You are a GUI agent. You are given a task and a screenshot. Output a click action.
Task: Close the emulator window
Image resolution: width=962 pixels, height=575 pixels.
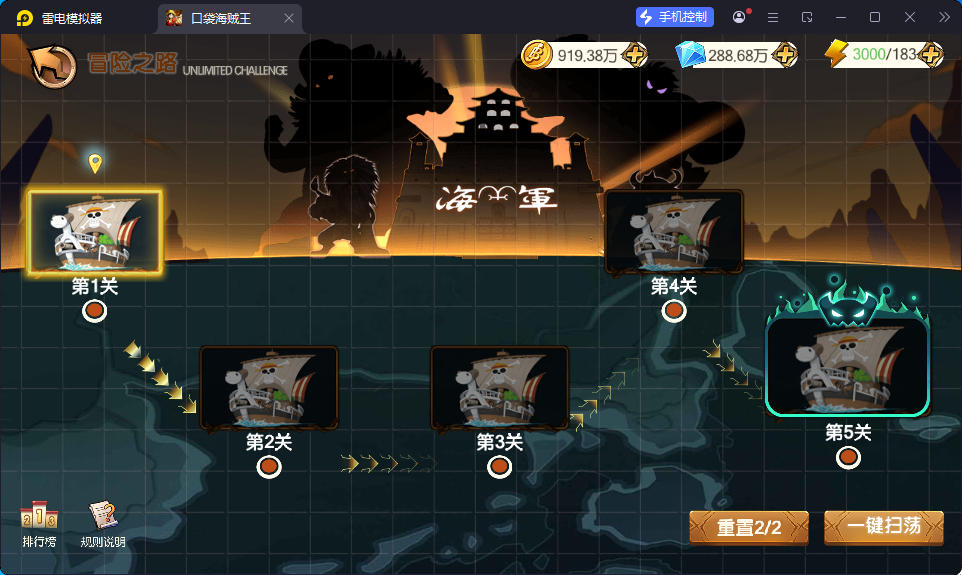tap(909, 17)
